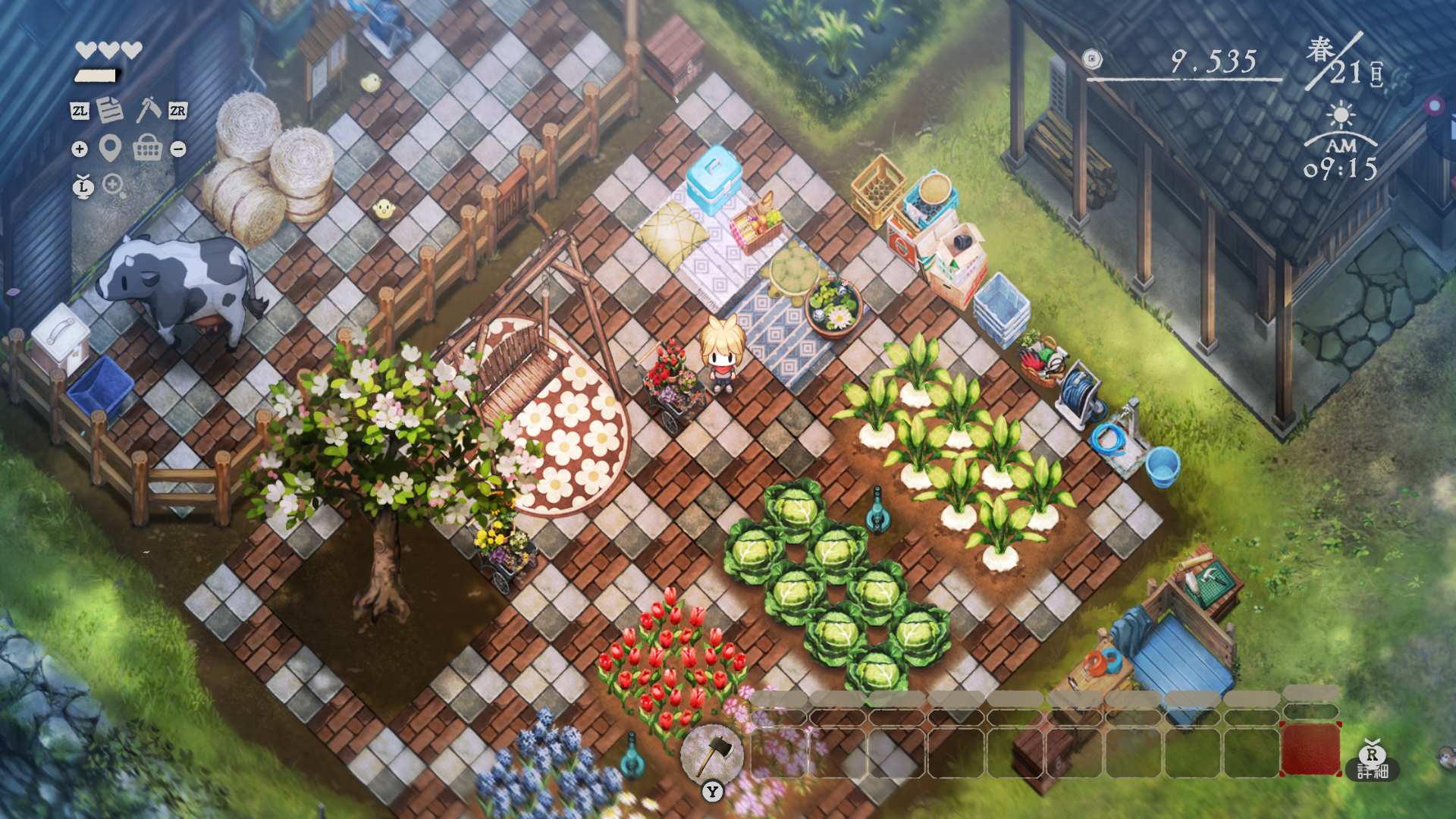The image size is (1456, 819).
Task: Open the document notes icon
Action: click(x=110, y=110)
